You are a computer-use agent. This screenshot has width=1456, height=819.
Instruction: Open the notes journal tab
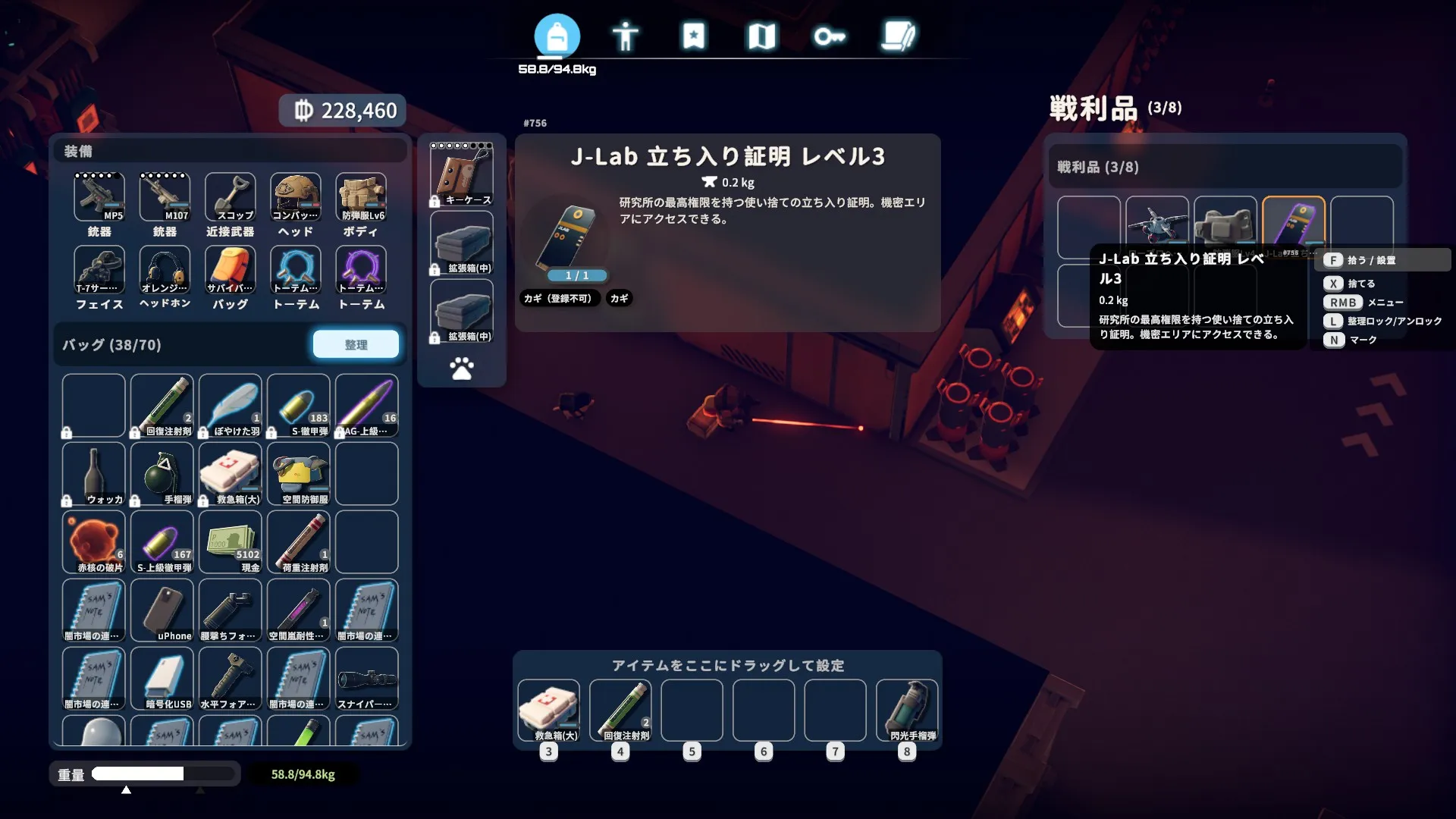pos(898,36)
